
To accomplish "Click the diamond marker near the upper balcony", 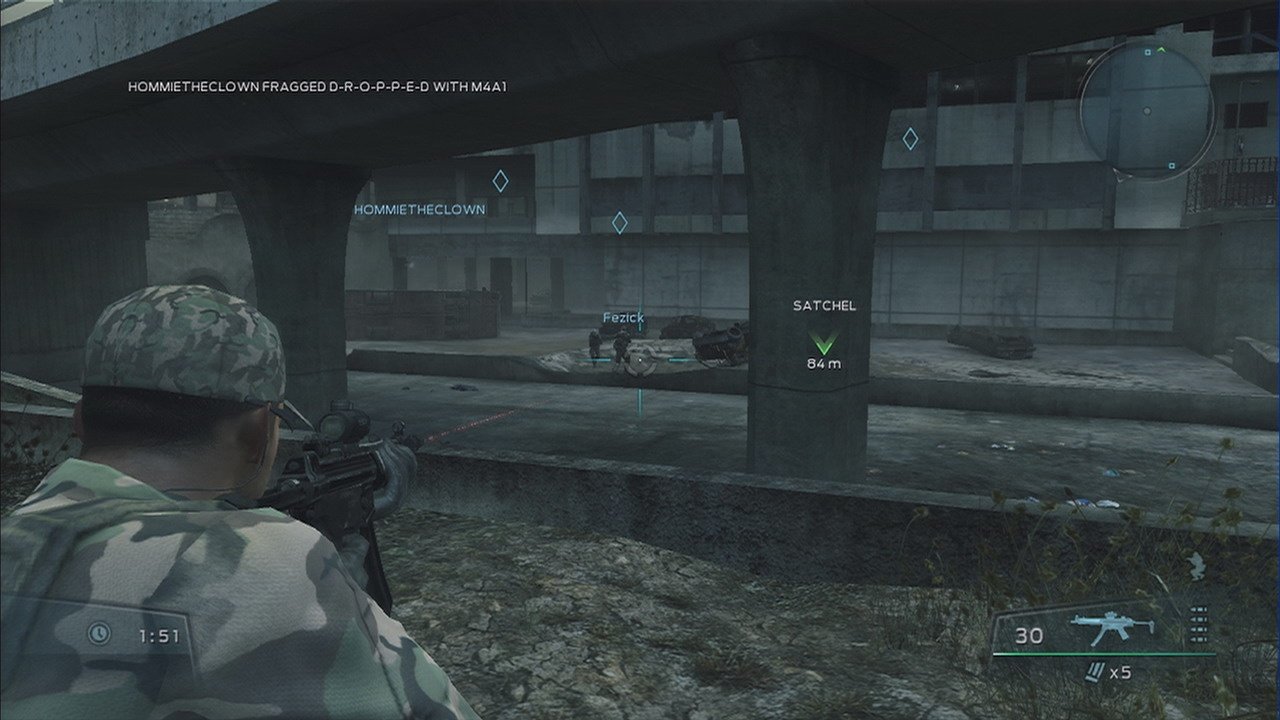I will [910, 139].
